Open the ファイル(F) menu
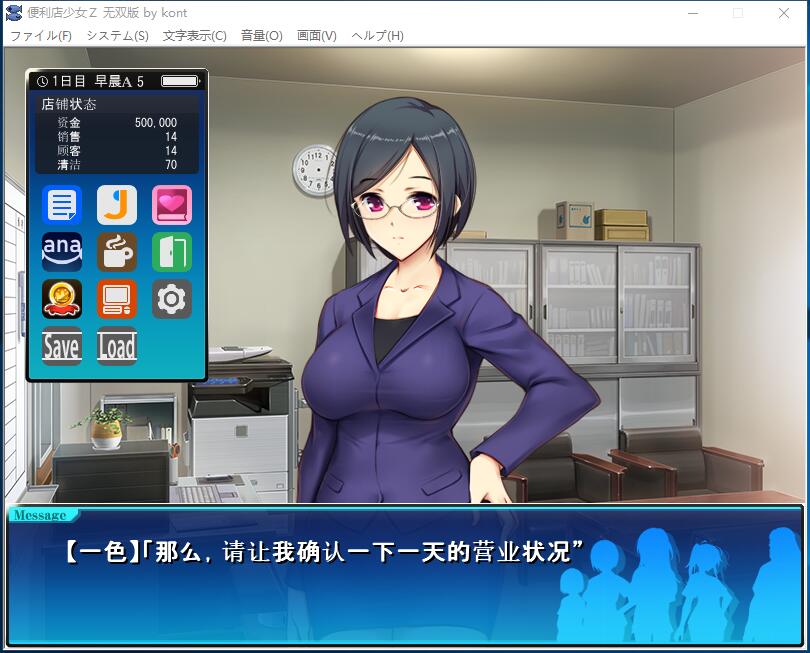Screen dimensions: 810x653 tap(41, 35)
